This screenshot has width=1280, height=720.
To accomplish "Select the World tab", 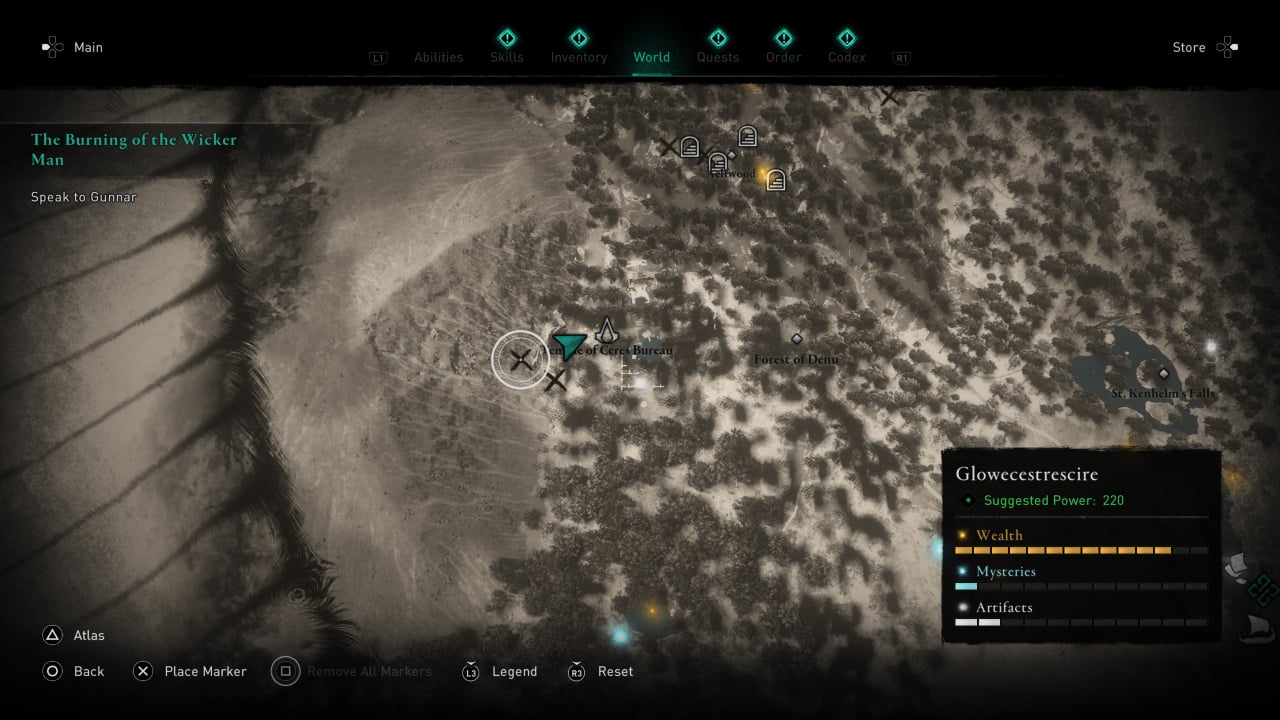I will click(652, 57).
